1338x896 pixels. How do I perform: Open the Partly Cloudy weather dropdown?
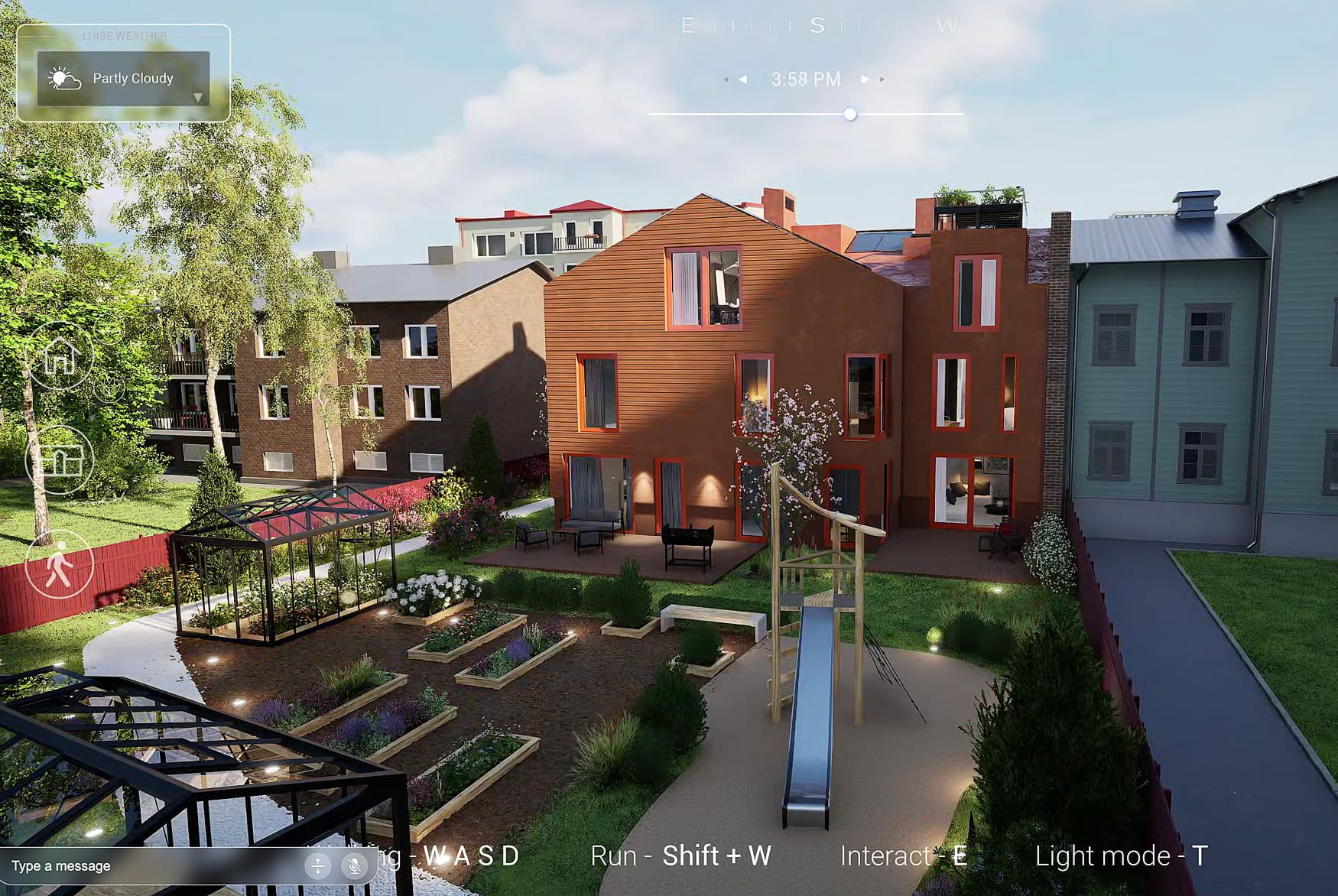[x=197, y=97]
